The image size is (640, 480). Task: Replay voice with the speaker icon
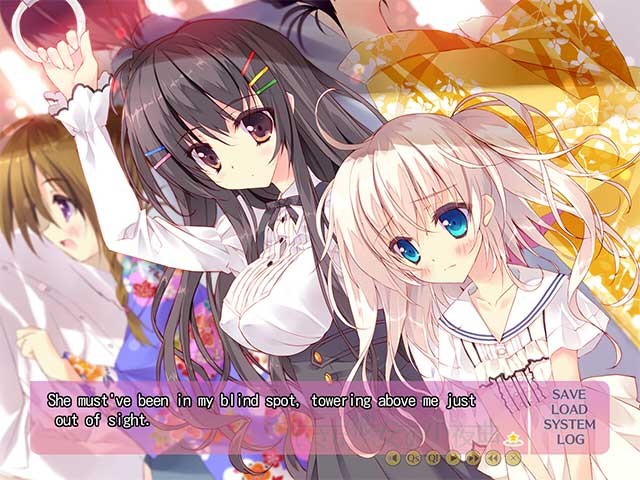tap(393, 458)
